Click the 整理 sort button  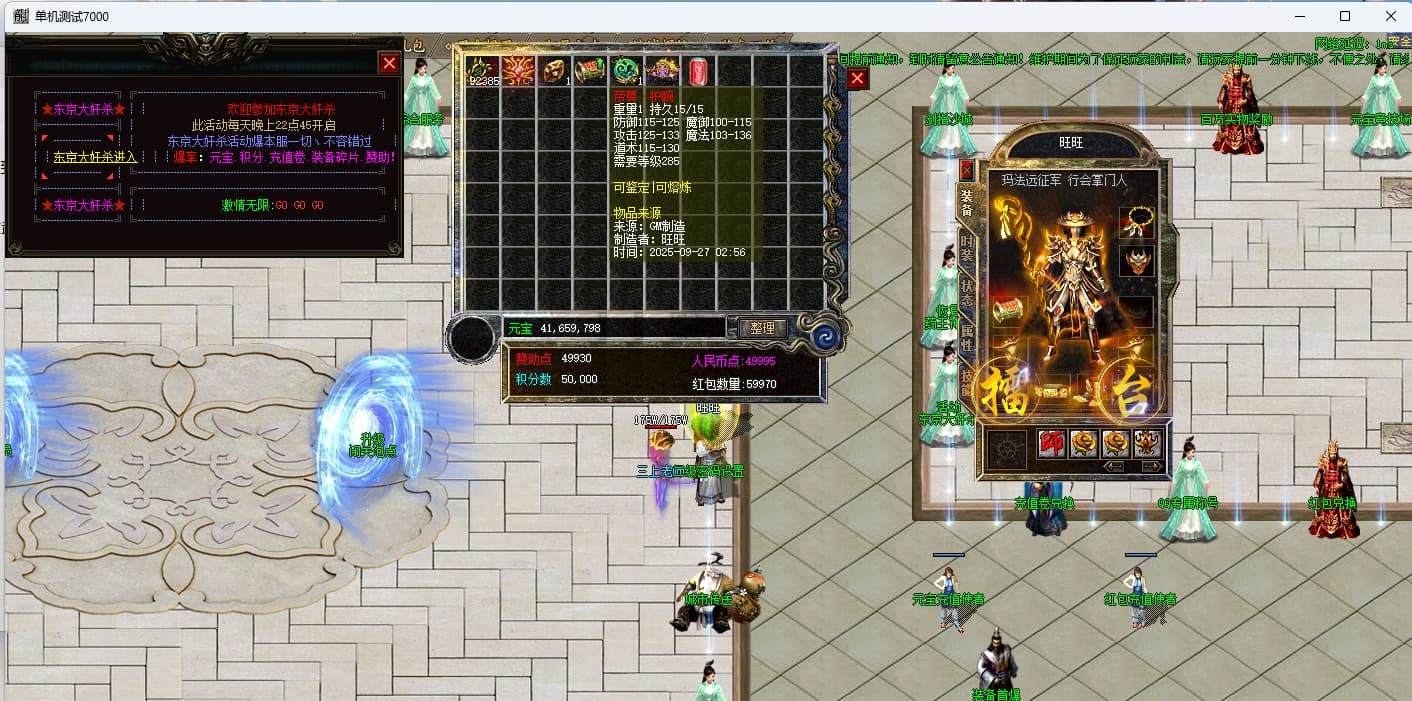pyautogui.click(x=763, y=327)
